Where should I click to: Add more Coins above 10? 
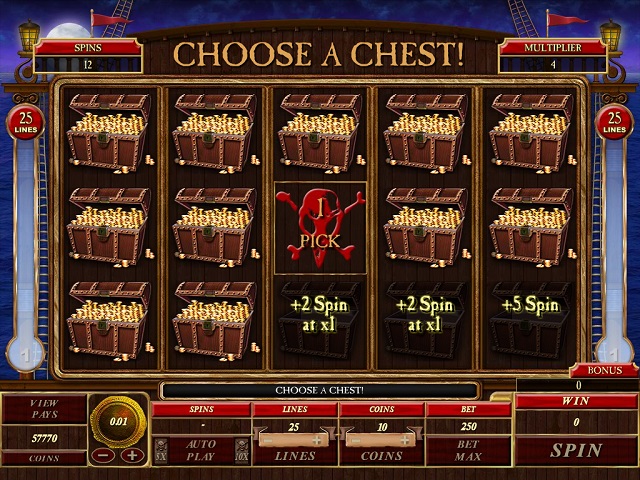click(405, 440)
